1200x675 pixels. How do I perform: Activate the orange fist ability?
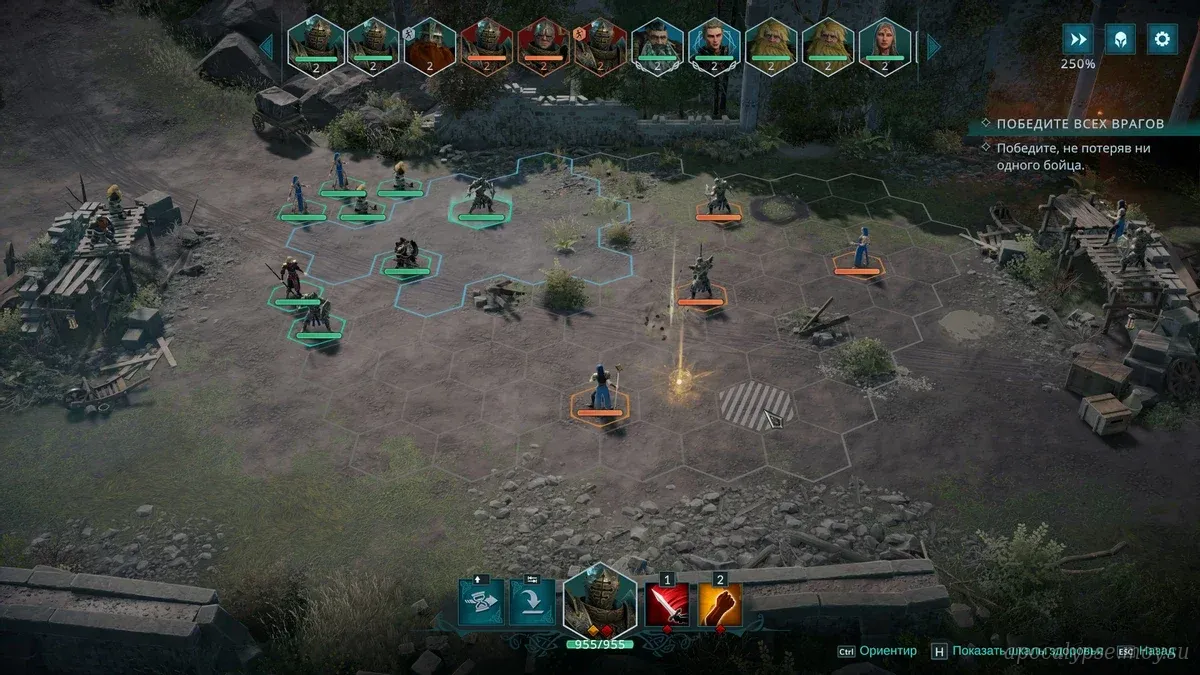(x=720, y=604)
